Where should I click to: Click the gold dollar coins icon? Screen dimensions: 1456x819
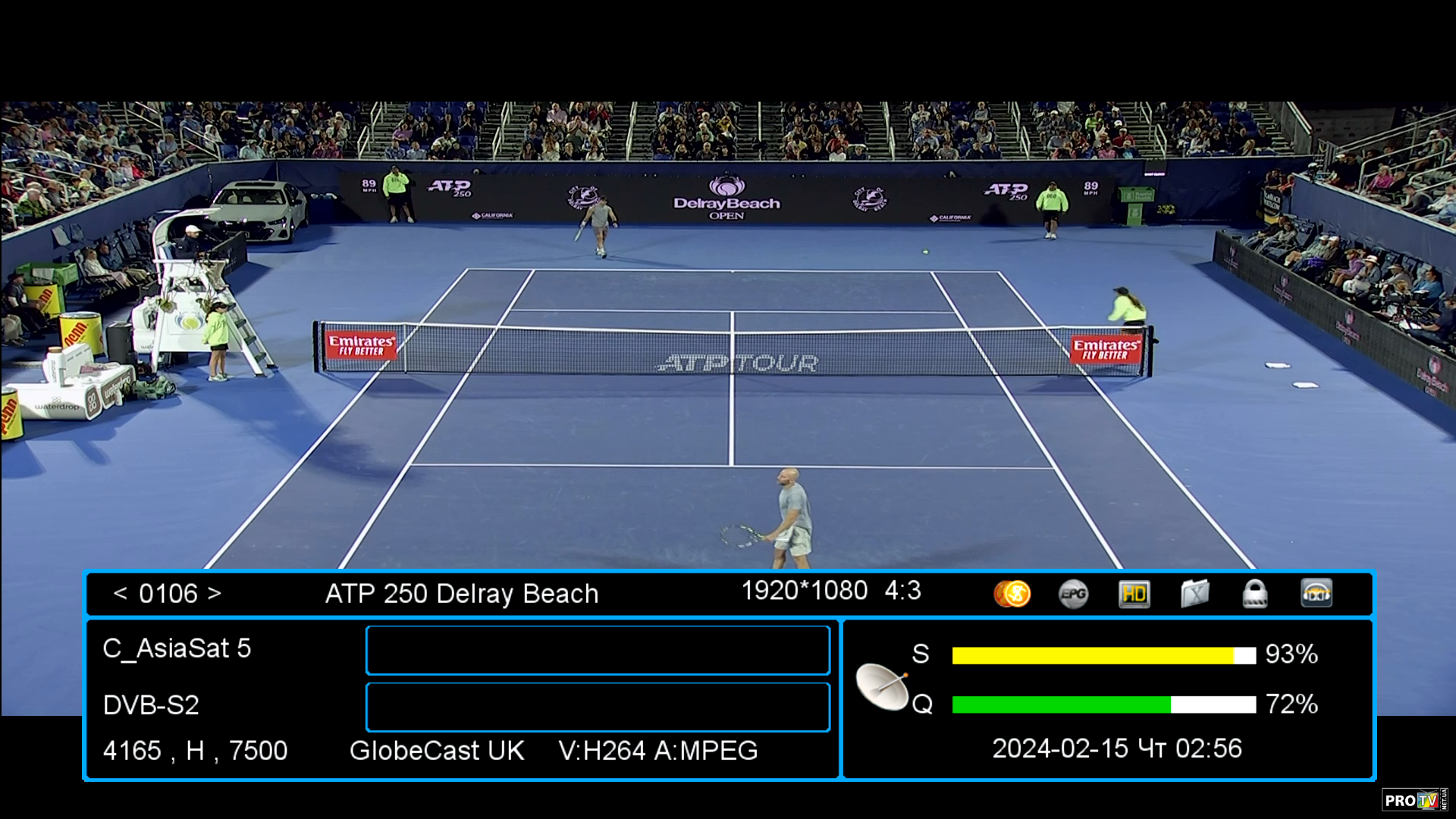pyautogui.click(x=1012, y=594)
